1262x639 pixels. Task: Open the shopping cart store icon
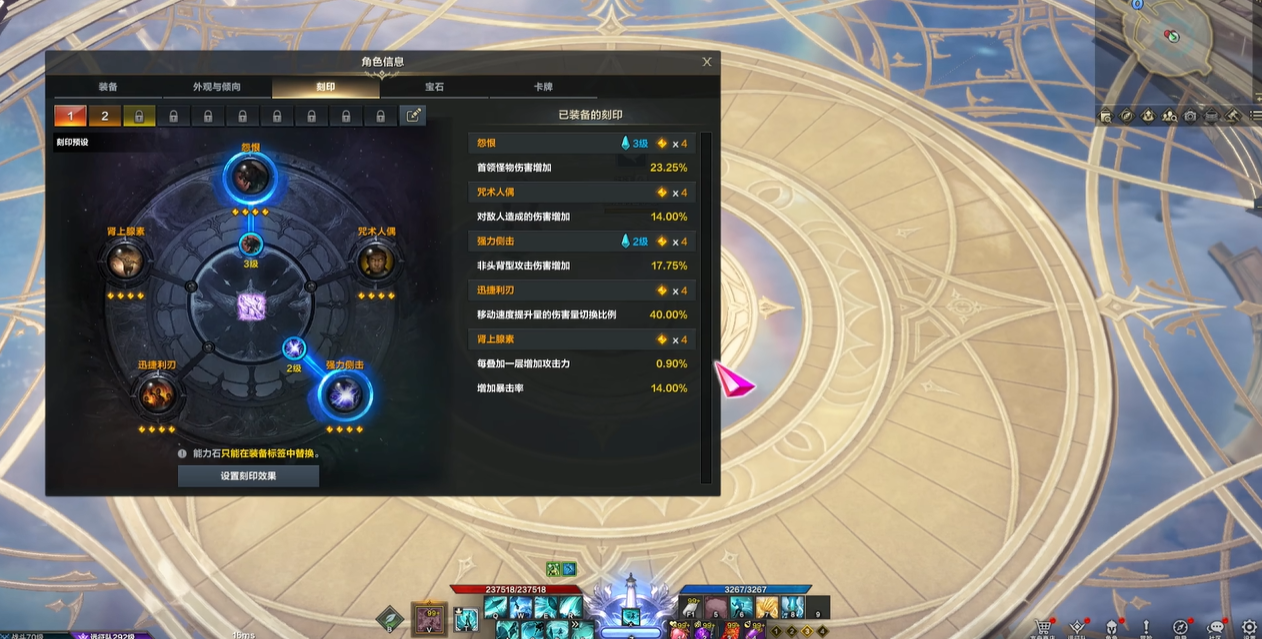1044,627
